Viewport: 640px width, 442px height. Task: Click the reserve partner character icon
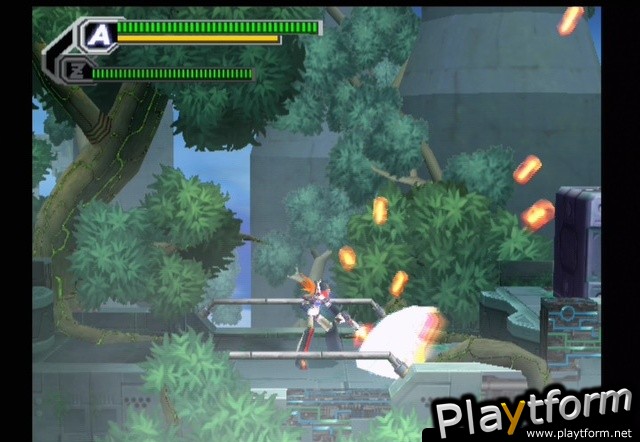[x=77, y=72]
